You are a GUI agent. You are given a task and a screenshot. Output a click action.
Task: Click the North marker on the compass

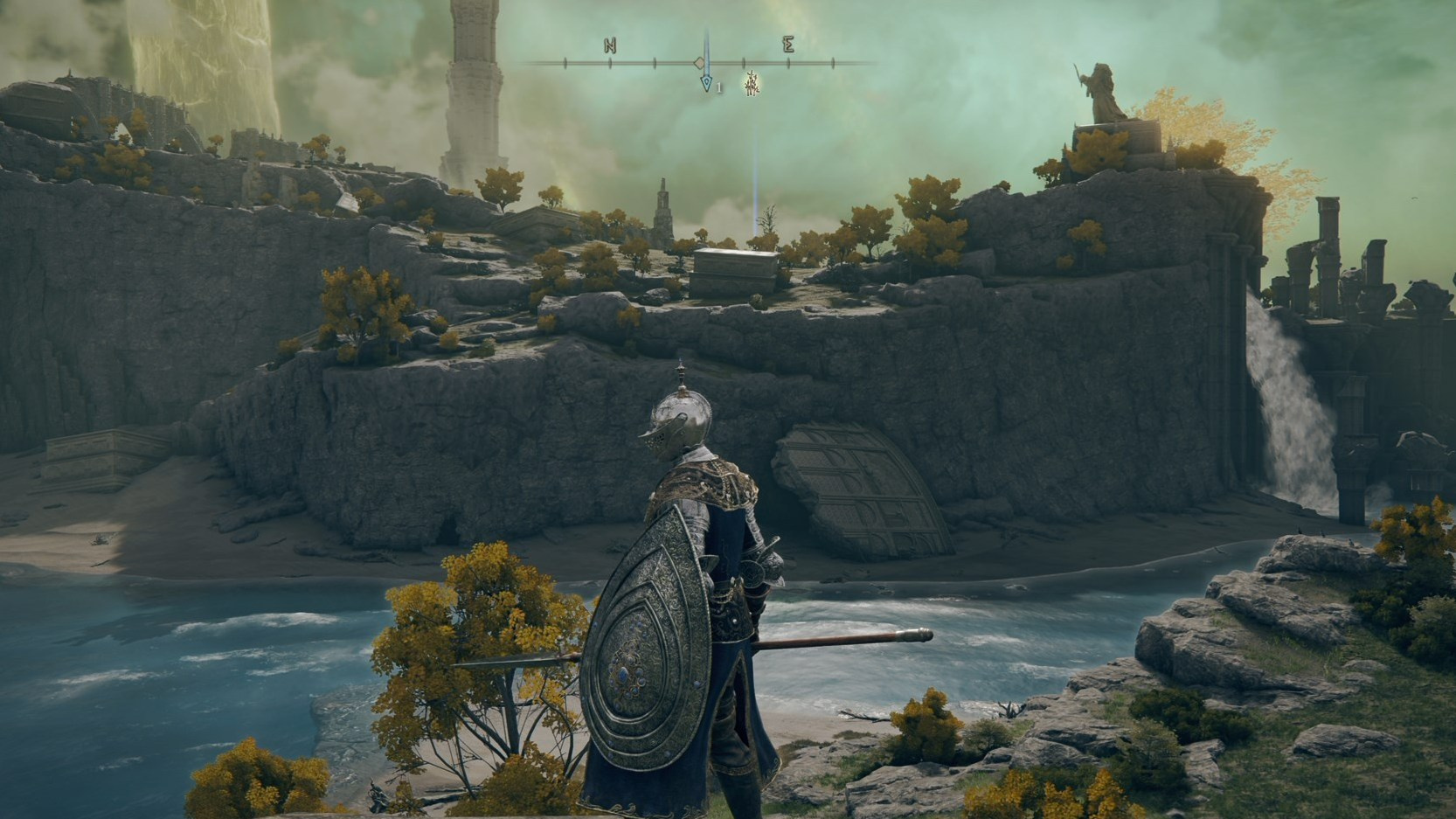pos(611,45)
